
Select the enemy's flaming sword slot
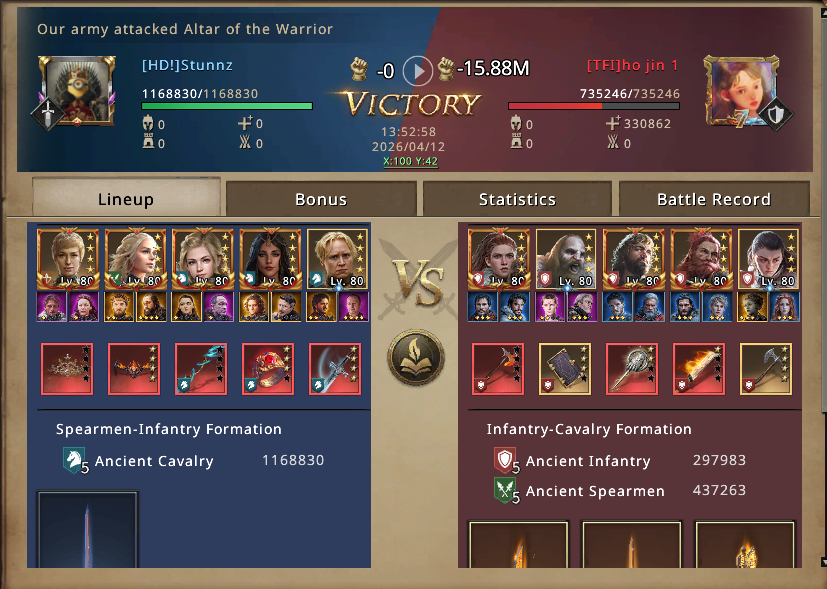[x=699, y=368]
